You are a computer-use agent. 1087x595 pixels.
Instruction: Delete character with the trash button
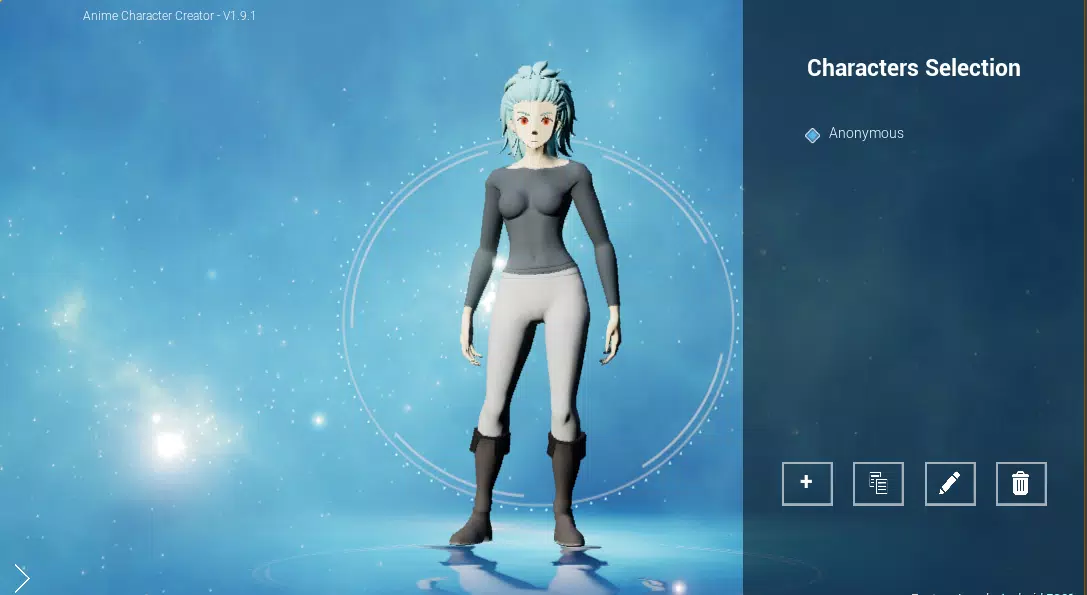click(x=1021, y=484)
